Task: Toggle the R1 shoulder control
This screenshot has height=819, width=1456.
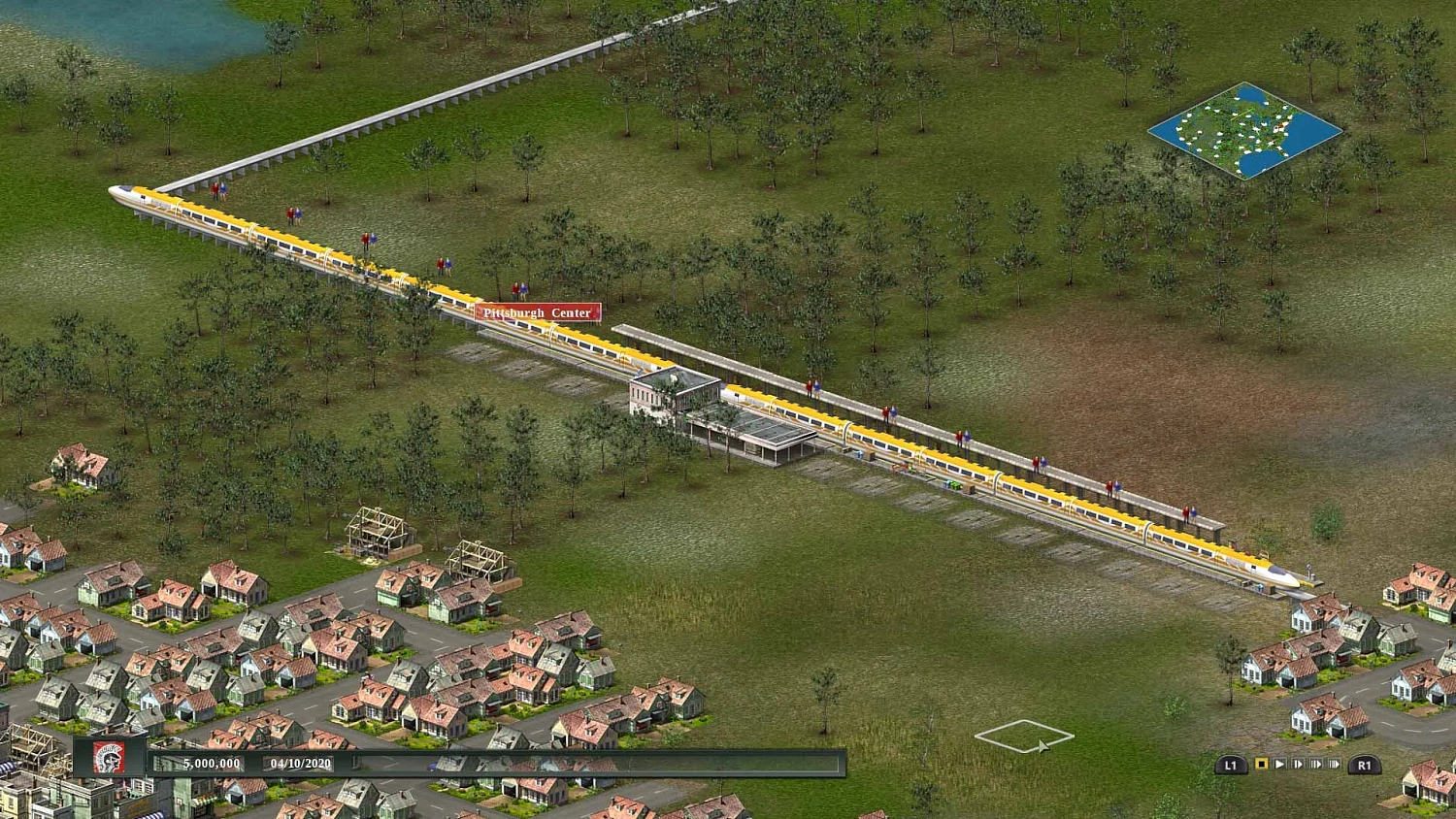Action: tap(1365, 765)
